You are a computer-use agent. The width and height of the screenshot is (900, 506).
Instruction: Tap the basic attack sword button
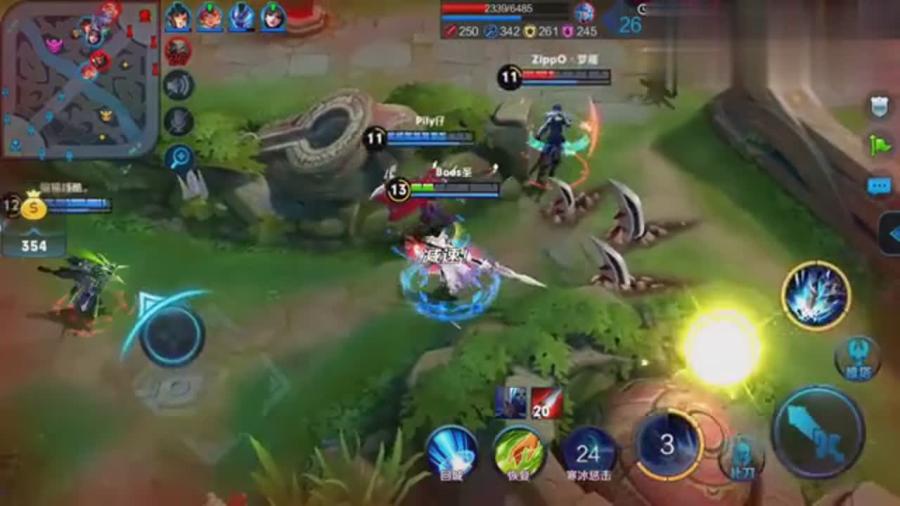coord(818,431)
